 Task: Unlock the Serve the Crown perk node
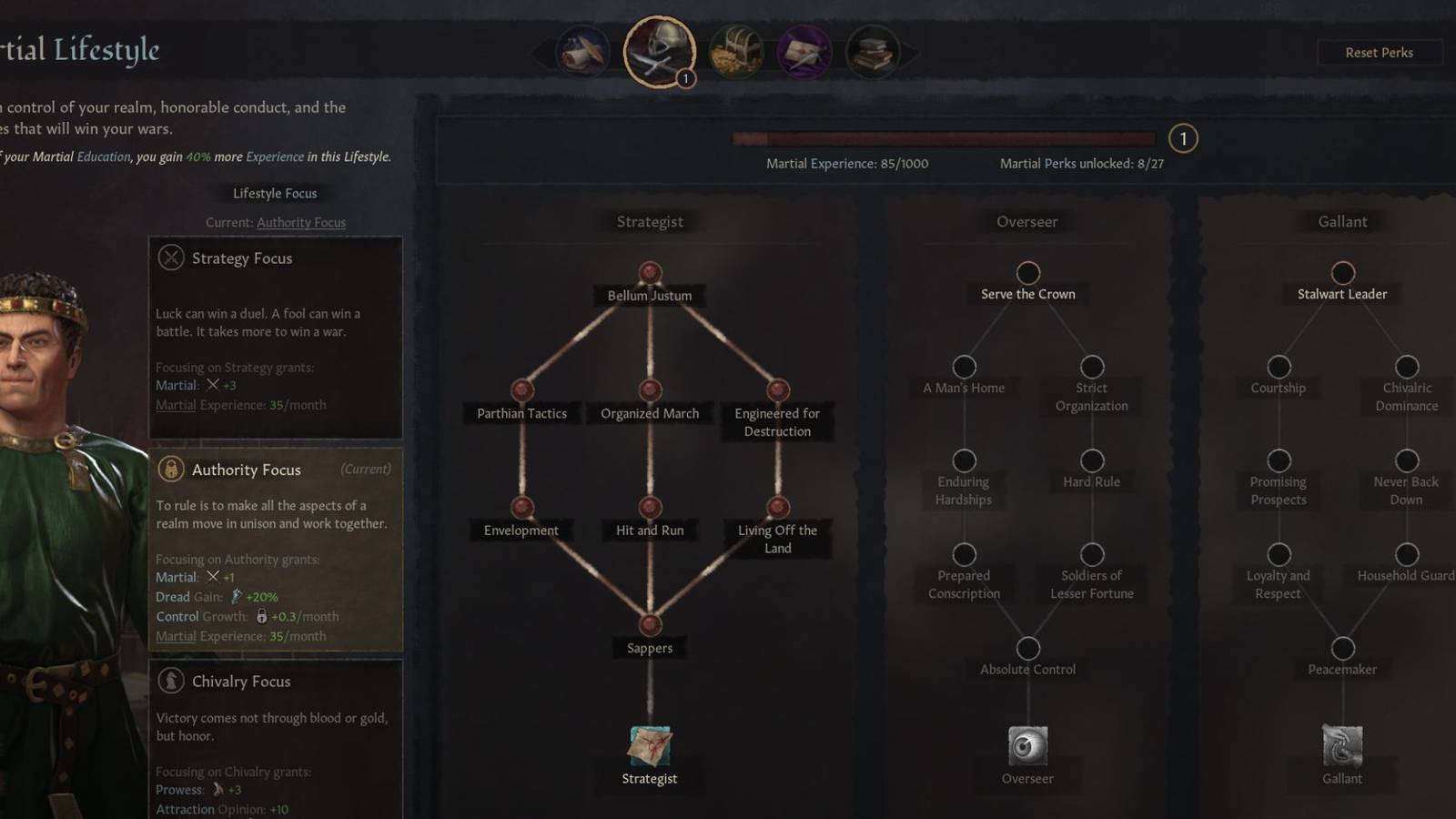(1027, 270)
